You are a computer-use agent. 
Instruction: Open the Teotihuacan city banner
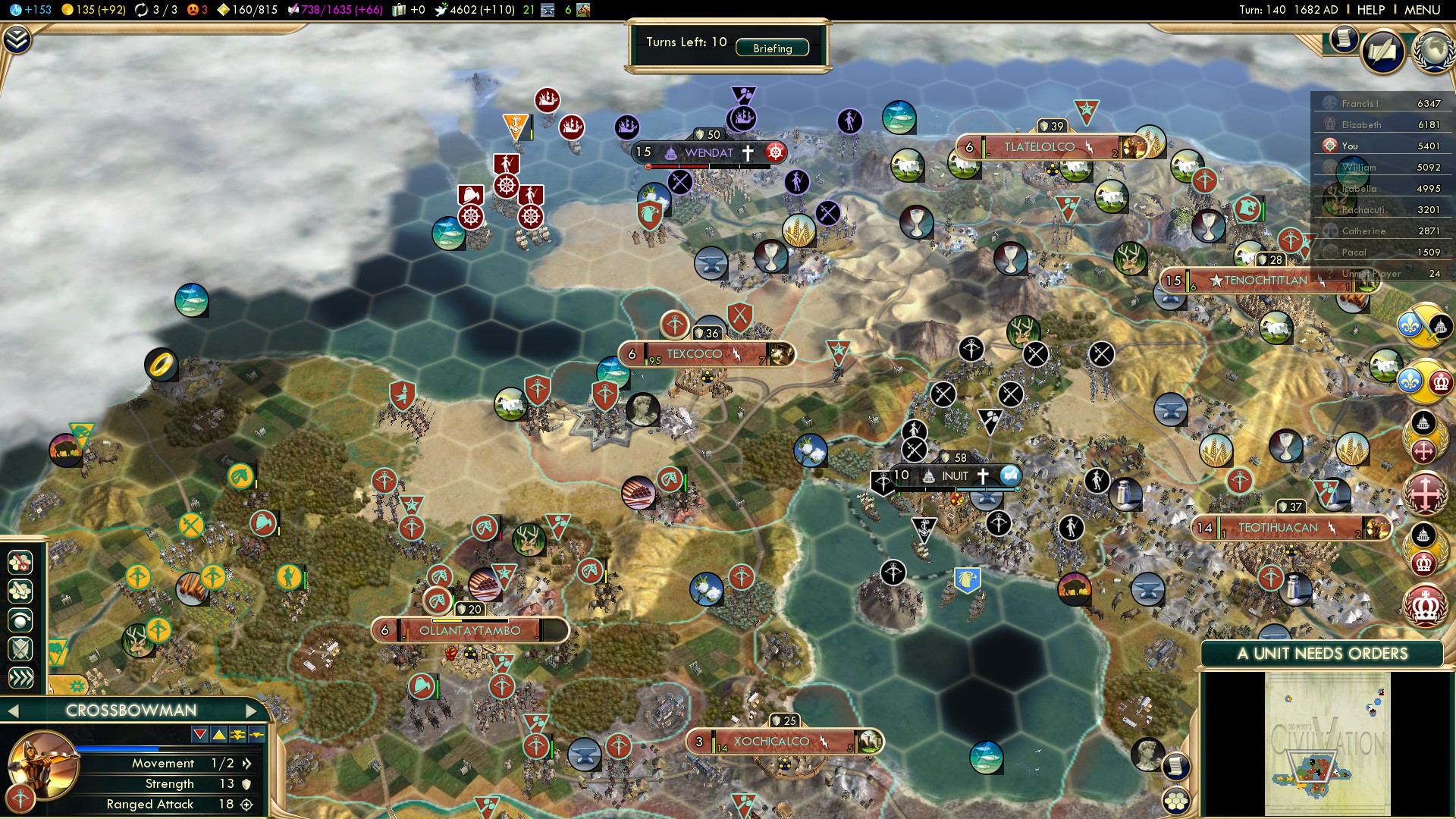1278,528
